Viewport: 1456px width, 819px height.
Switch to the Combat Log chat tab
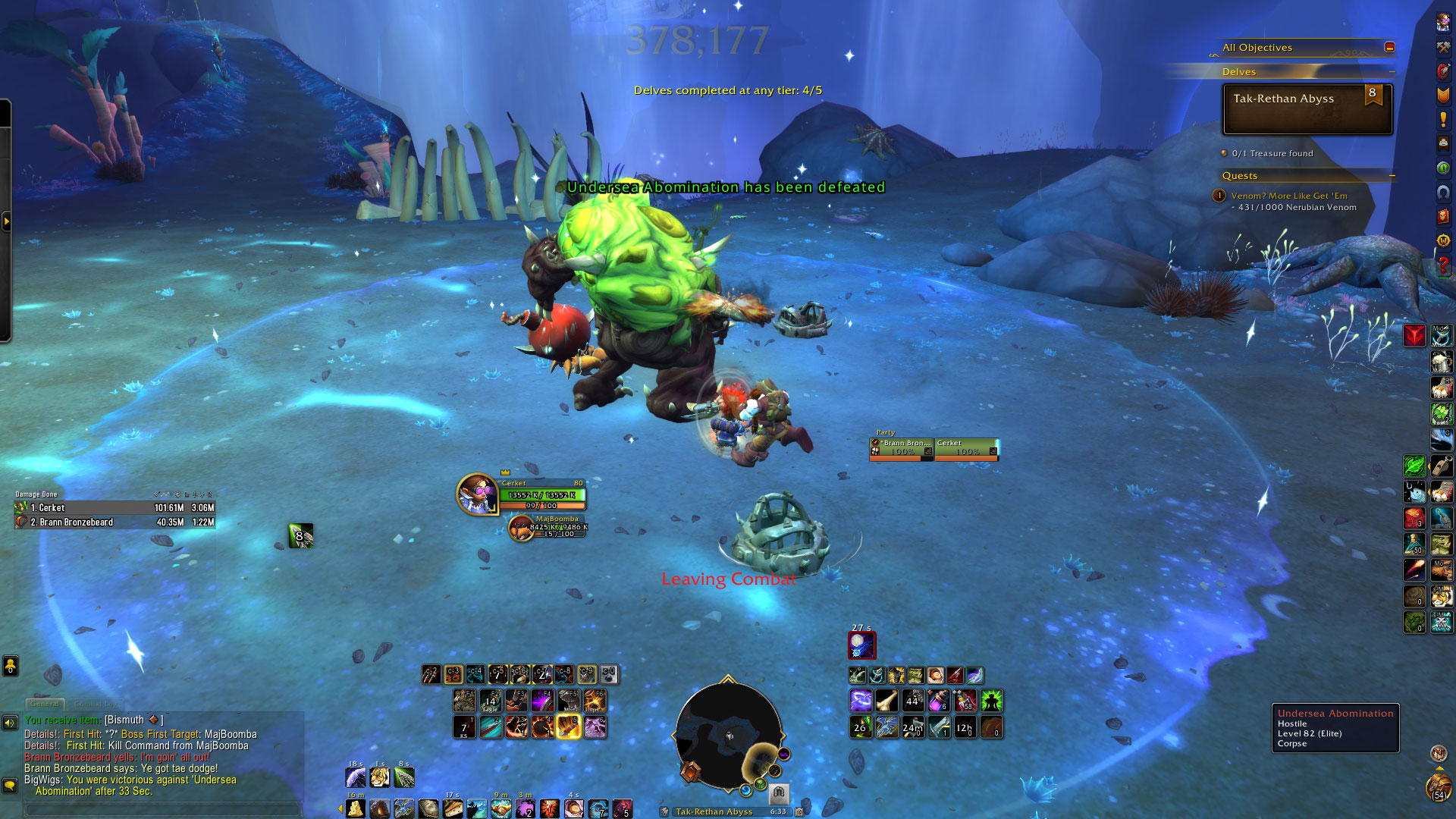96,704
